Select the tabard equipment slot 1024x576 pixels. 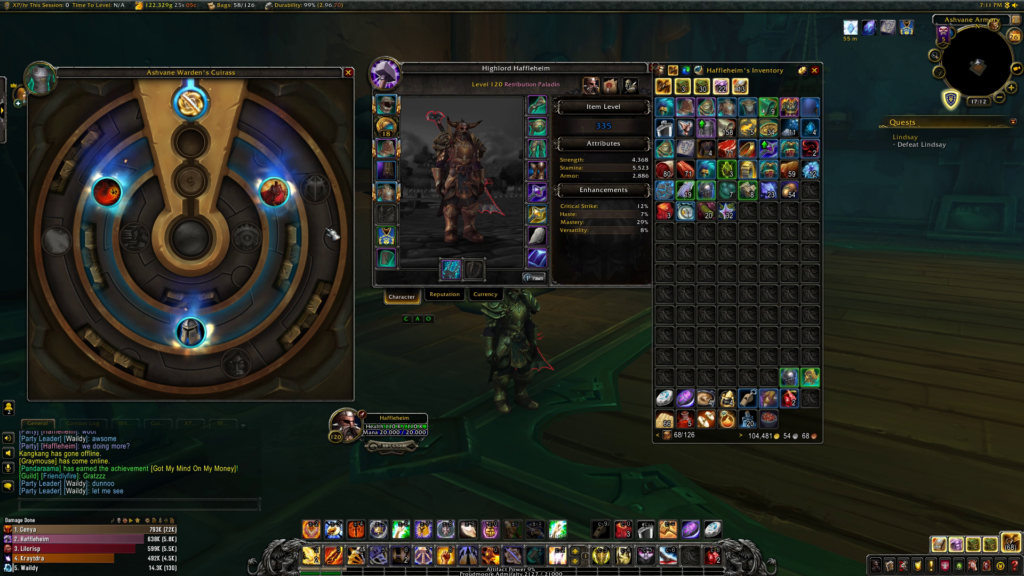385,236
